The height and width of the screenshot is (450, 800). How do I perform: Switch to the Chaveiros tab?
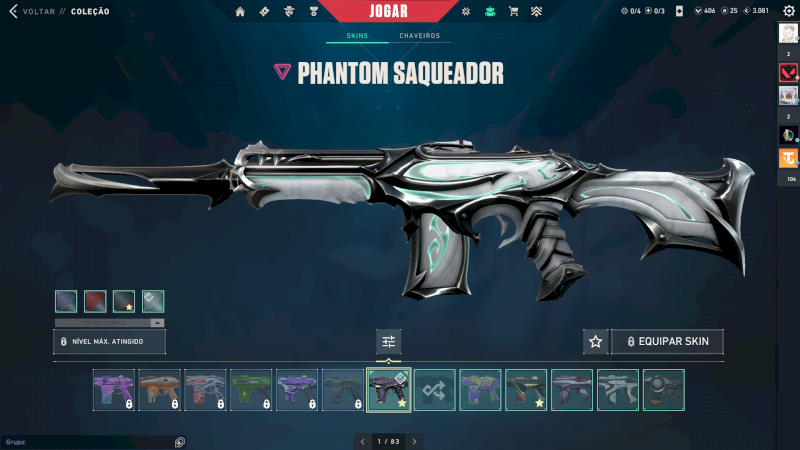419,36
